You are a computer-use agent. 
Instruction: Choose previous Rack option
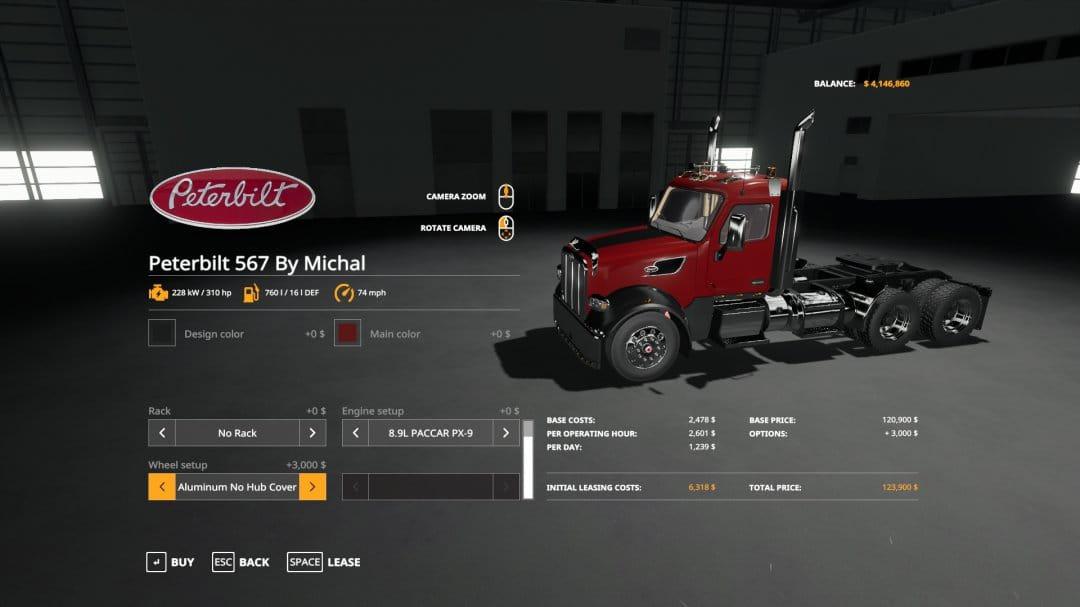click(x=162, y=433)
